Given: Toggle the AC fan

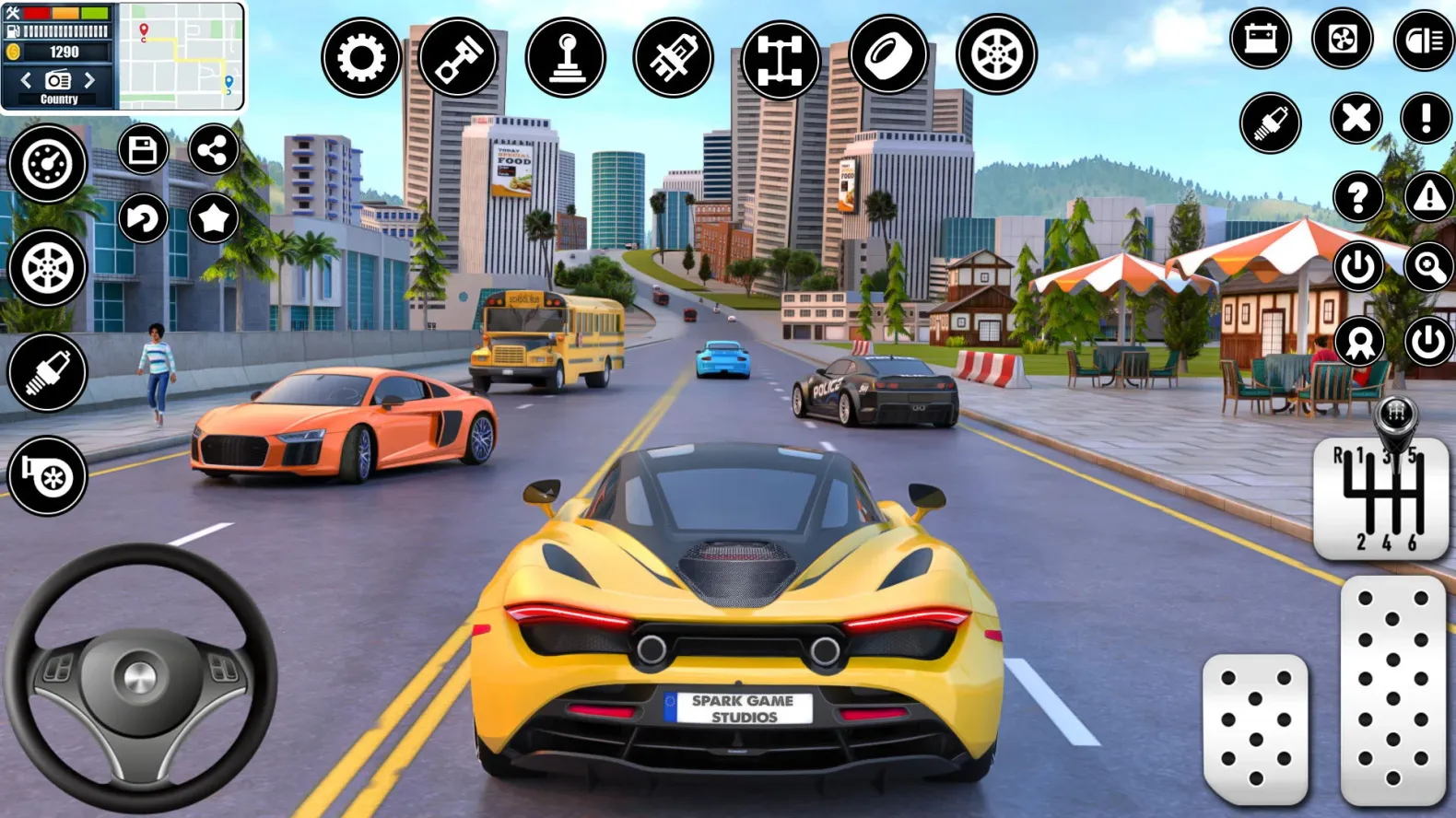Looking at the screenshot, I should coord(1344,39).
